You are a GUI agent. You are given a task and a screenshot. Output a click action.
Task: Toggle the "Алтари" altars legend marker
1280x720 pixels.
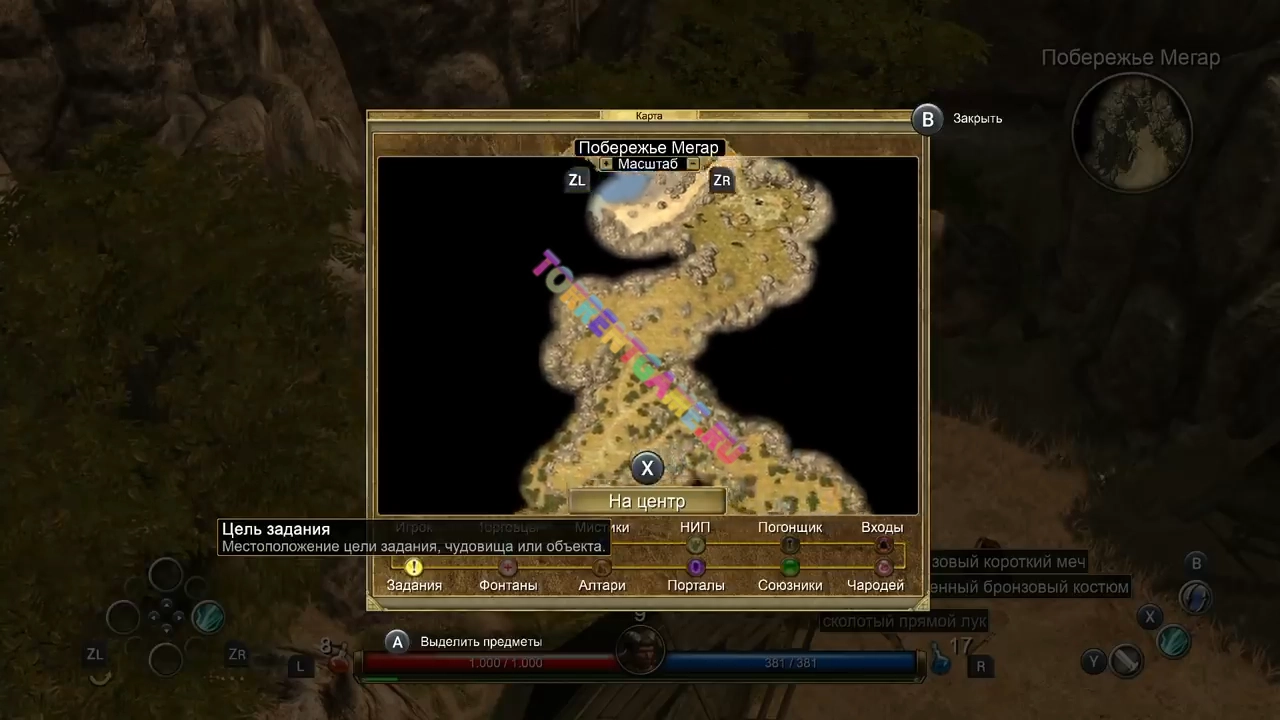pyautogui.click(x=602, y=568)
